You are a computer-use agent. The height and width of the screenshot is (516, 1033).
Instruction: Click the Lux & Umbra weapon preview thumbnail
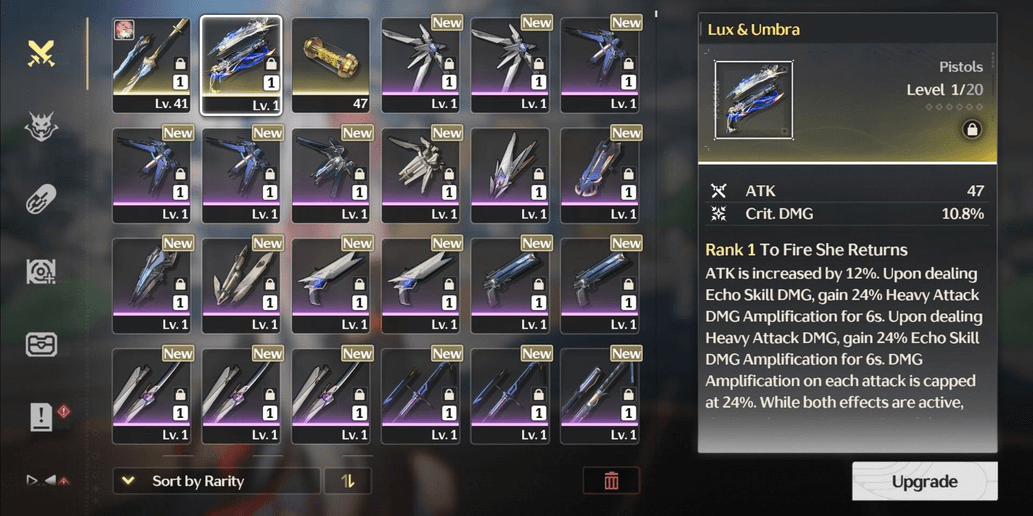point(753,99)
